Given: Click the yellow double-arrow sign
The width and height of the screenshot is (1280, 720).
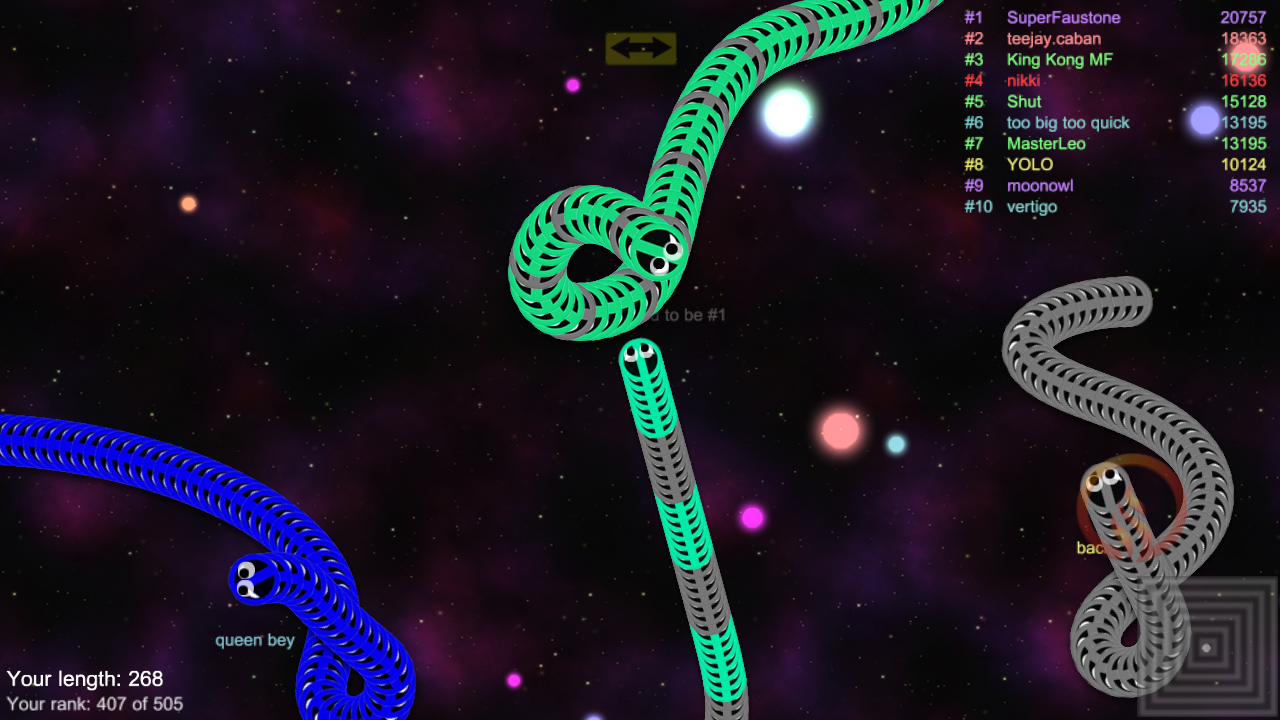Looking at the screenshot, I should click(640, 47).
